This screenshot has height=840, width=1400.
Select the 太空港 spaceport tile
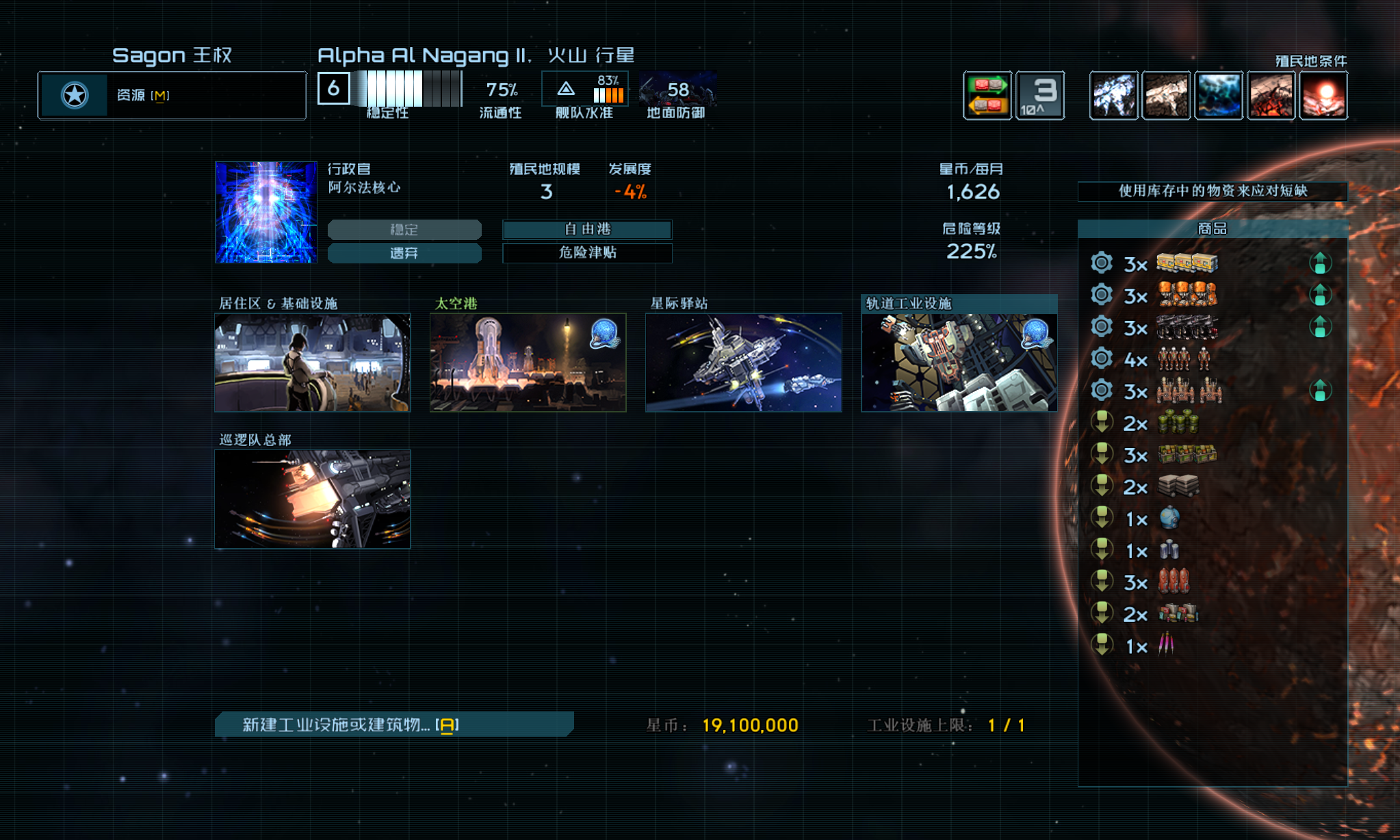click(528, 363)
